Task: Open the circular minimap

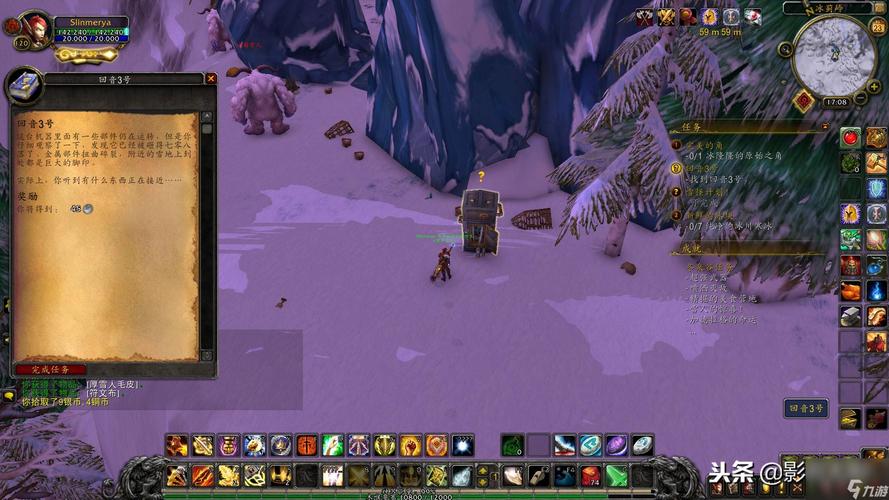Action: (833, 55)
